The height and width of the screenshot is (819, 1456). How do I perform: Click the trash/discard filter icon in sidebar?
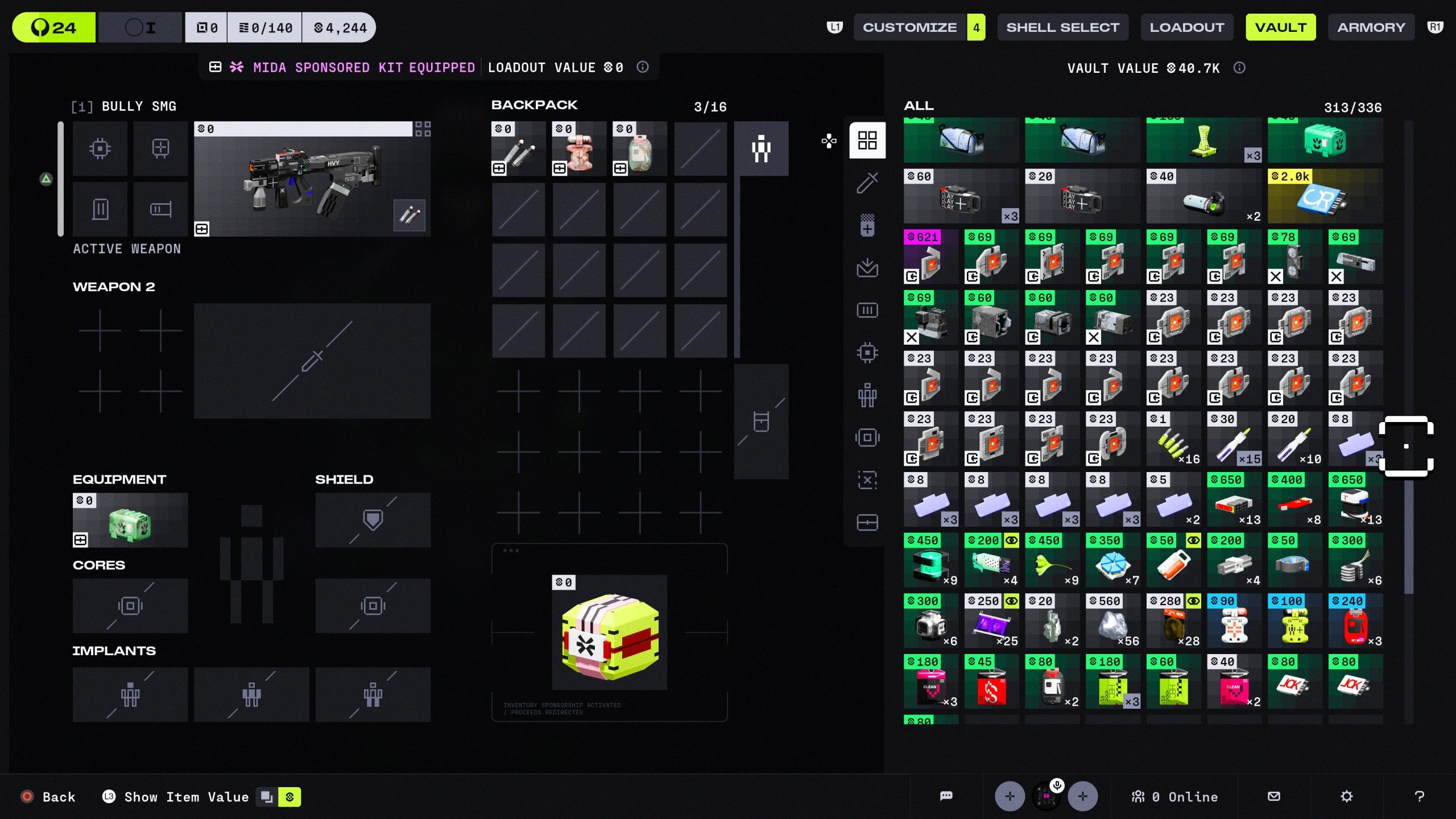[x=867, y=481]
